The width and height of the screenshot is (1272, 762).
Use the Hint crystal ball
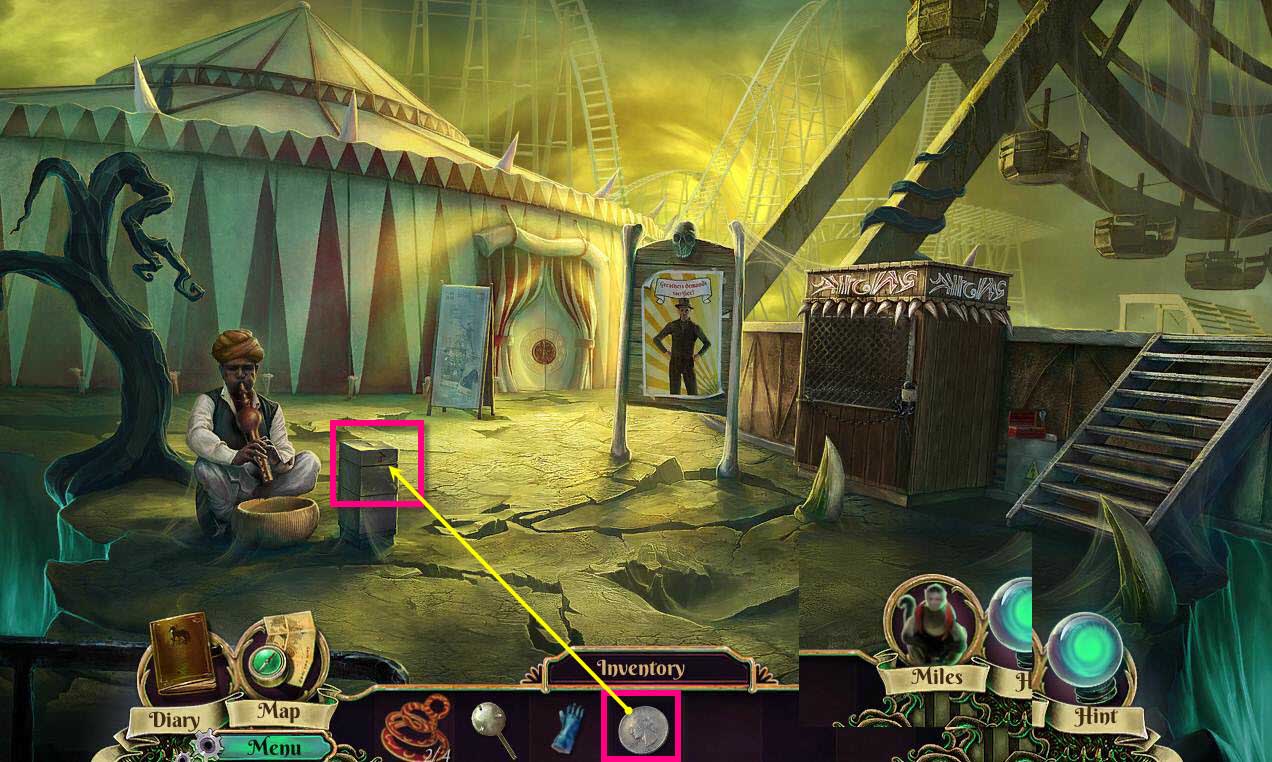pos(1093,652)
